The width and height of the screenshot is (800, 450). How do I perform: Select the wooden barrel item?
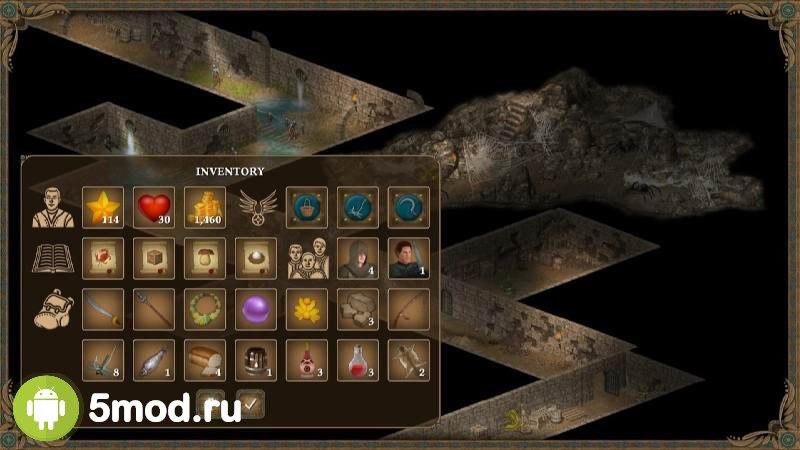[256, 360]
